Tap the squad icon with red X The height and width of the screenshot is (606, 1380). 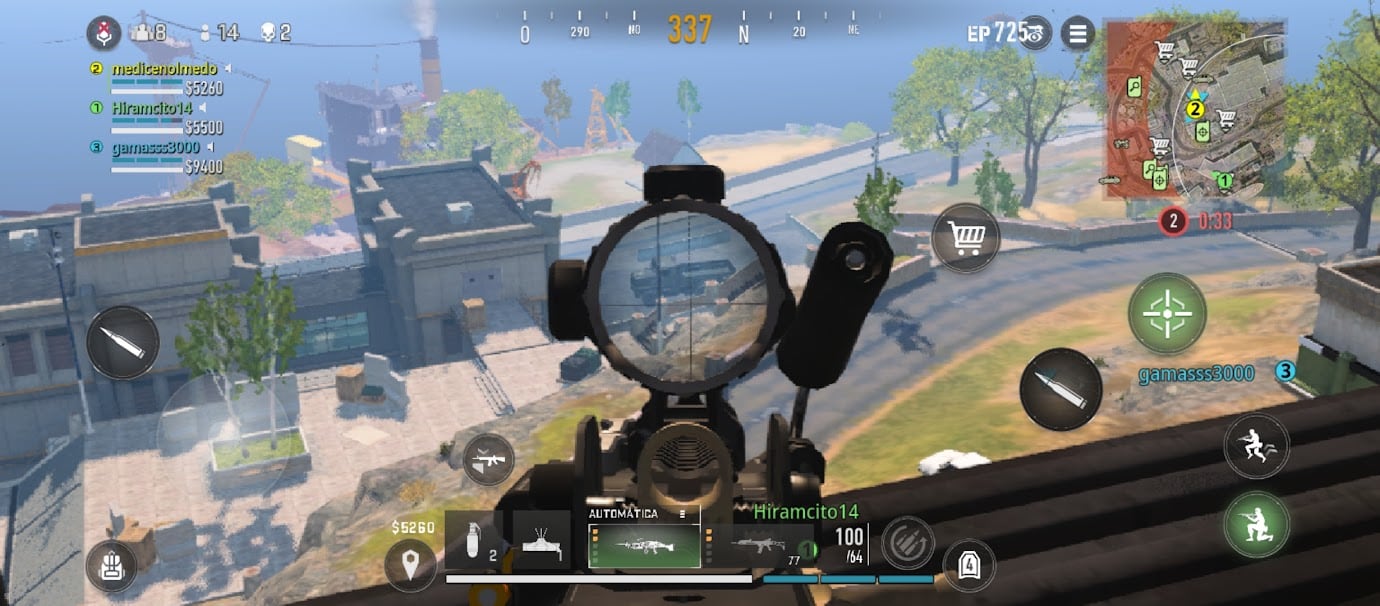click(x=104, y=33)
